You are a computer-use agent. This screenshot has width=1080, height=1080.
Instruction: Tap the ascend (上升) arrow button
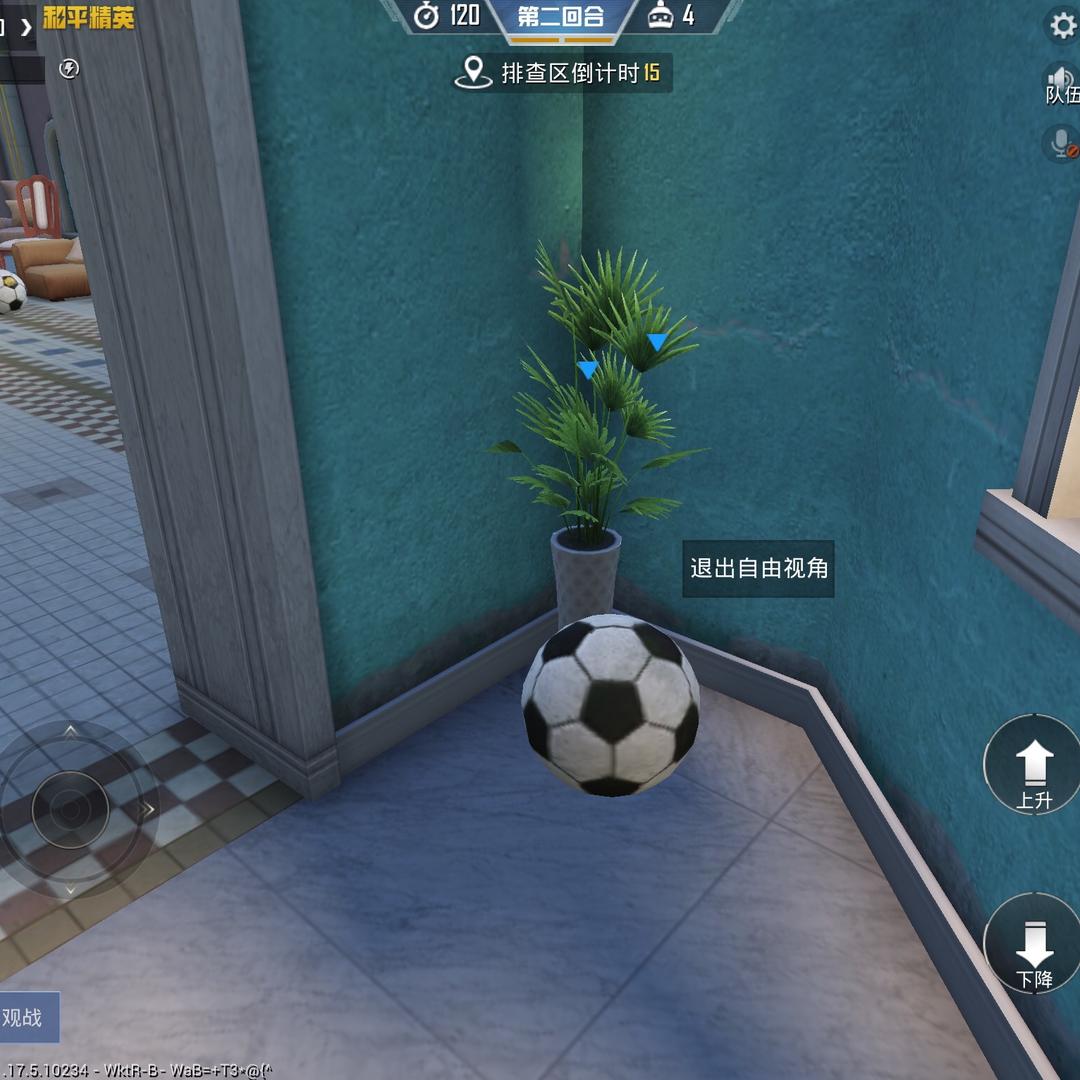pos(1034,767)
